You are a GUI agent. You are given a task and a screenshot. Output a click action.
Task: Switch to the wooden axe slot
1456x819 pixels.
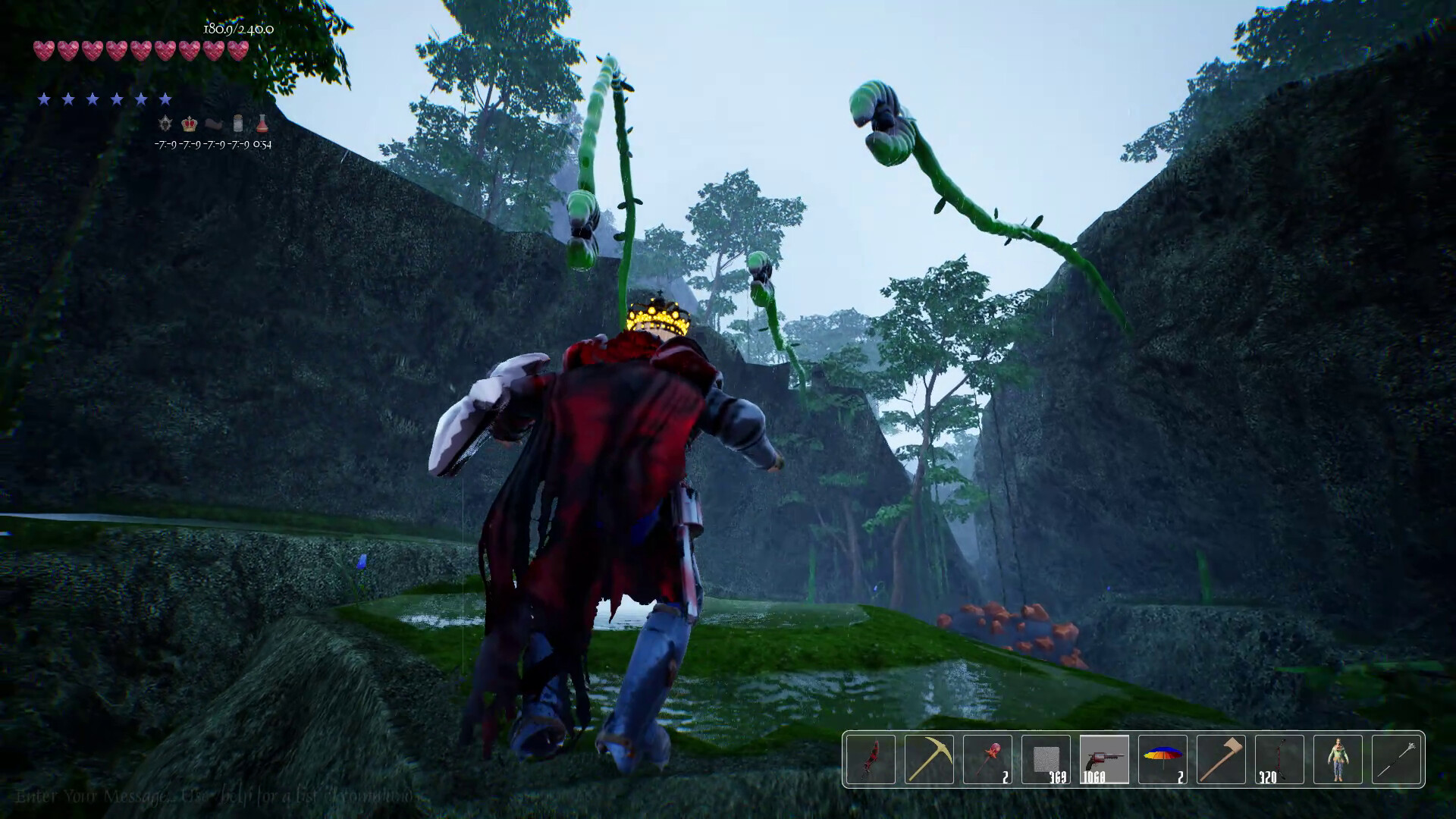[x=1221, y=759]
